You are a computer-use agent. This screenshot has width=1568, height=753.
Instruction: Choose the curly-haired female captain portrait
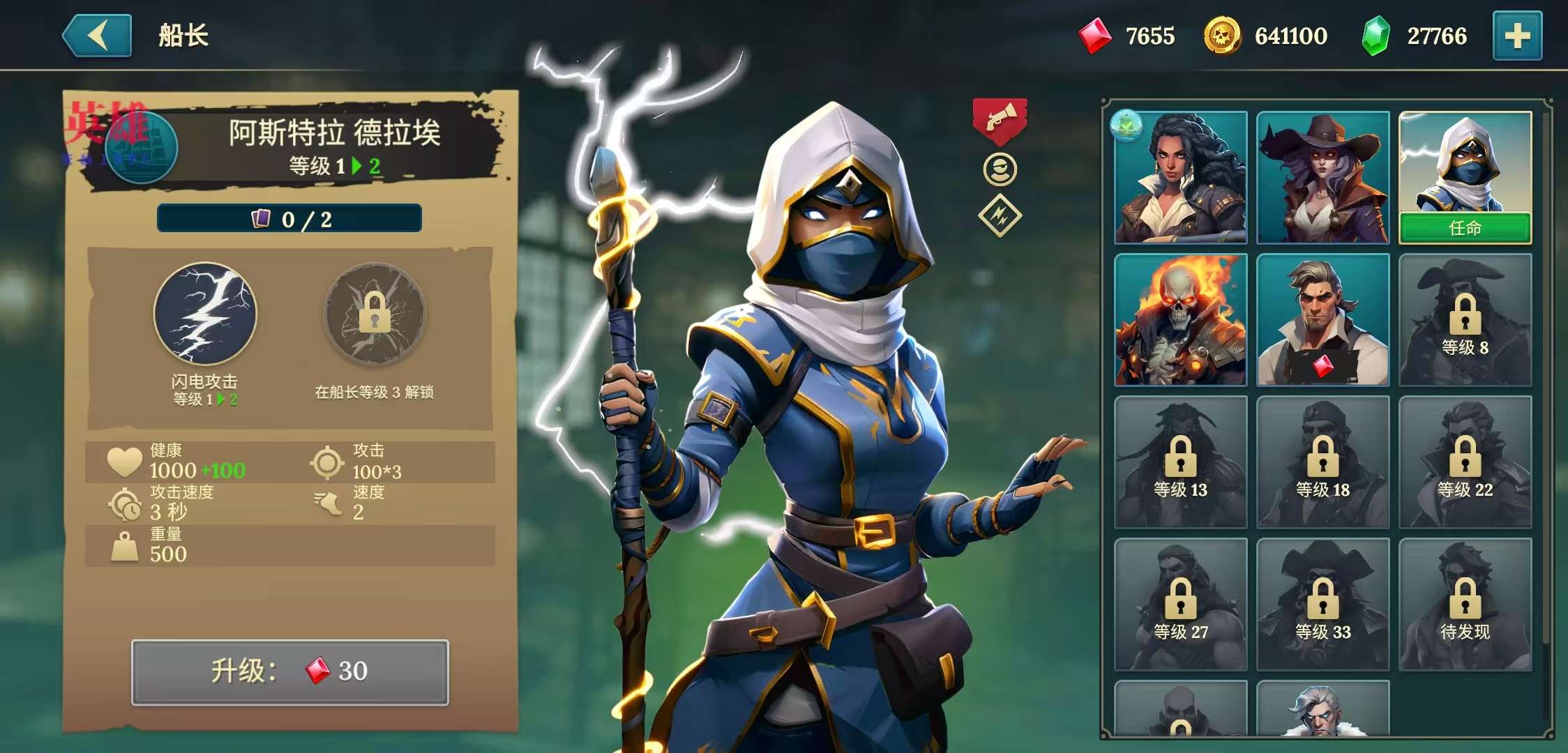click(x=1180, y=178)
